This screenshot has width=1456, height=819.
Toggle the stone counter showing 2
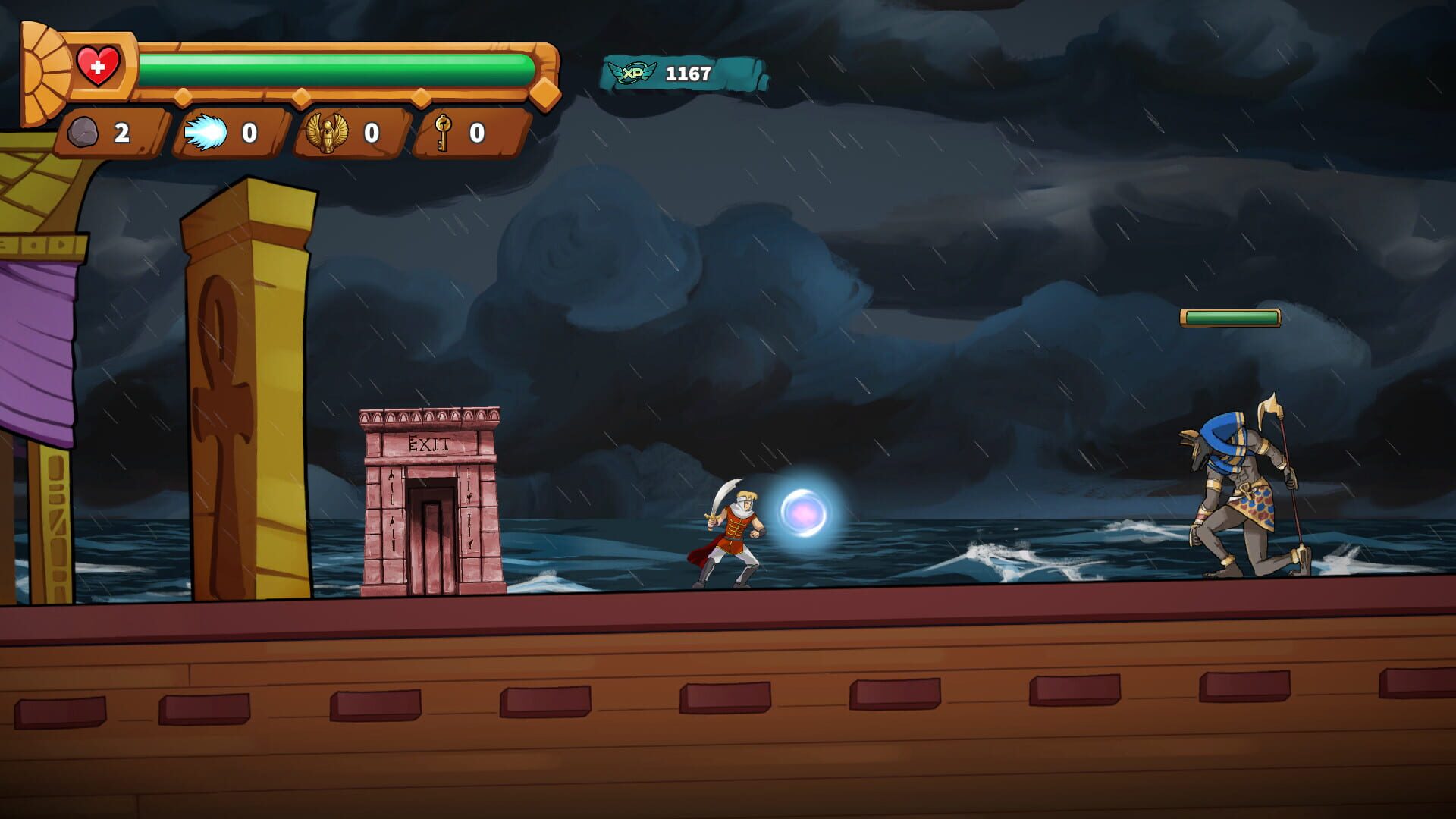pyautogui.click(x=121, y=132)
